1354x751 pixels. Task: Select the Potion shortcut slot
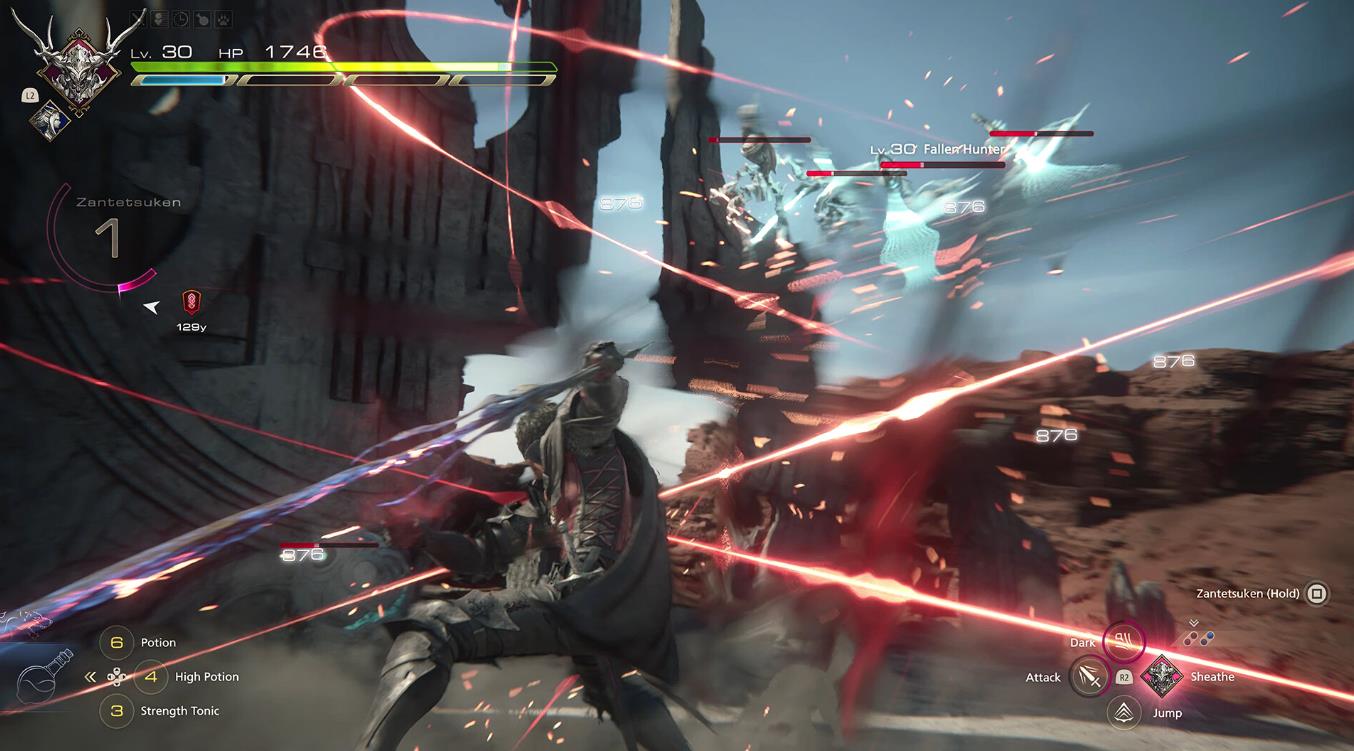pos(118,643)
